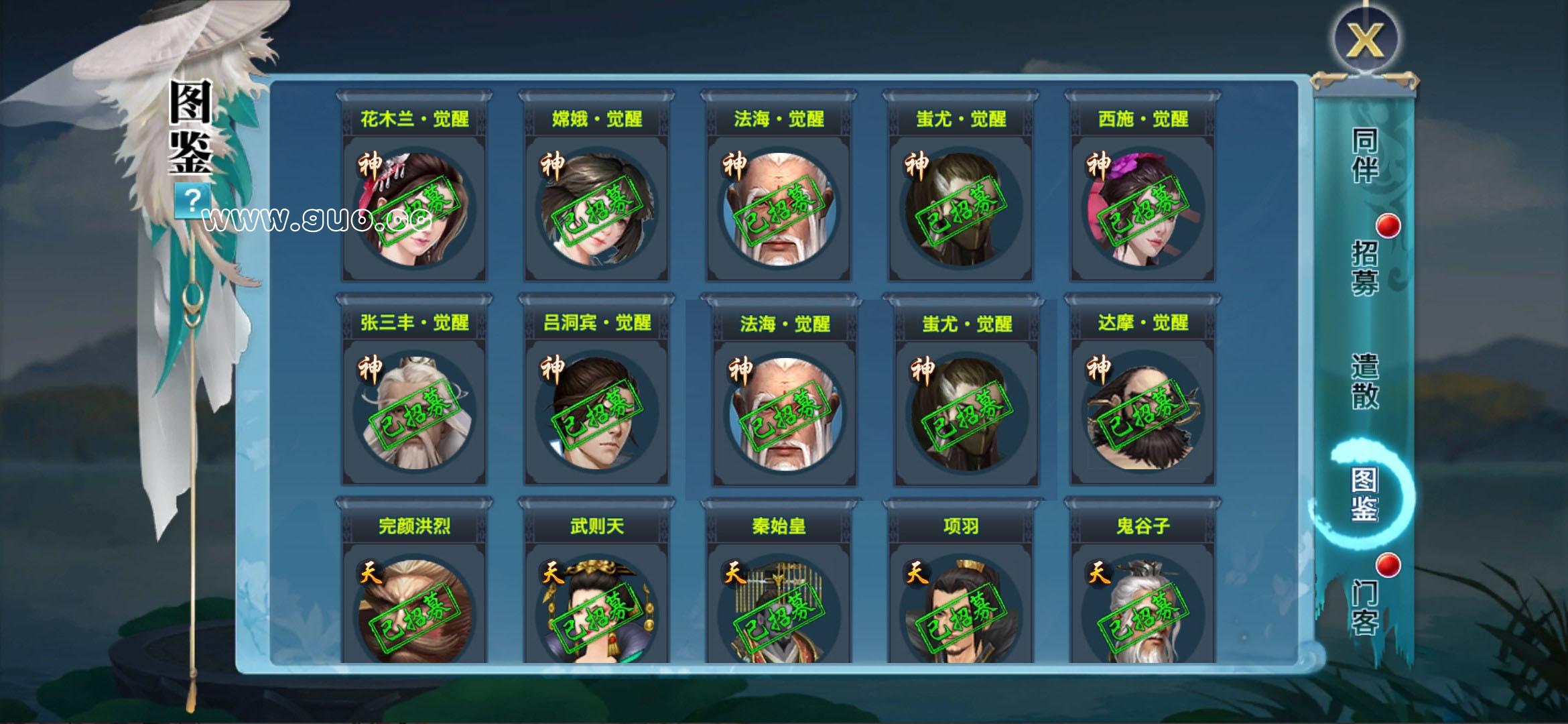
Task: Go to the 遣散 tab
Action: [x=1364, y=381]
